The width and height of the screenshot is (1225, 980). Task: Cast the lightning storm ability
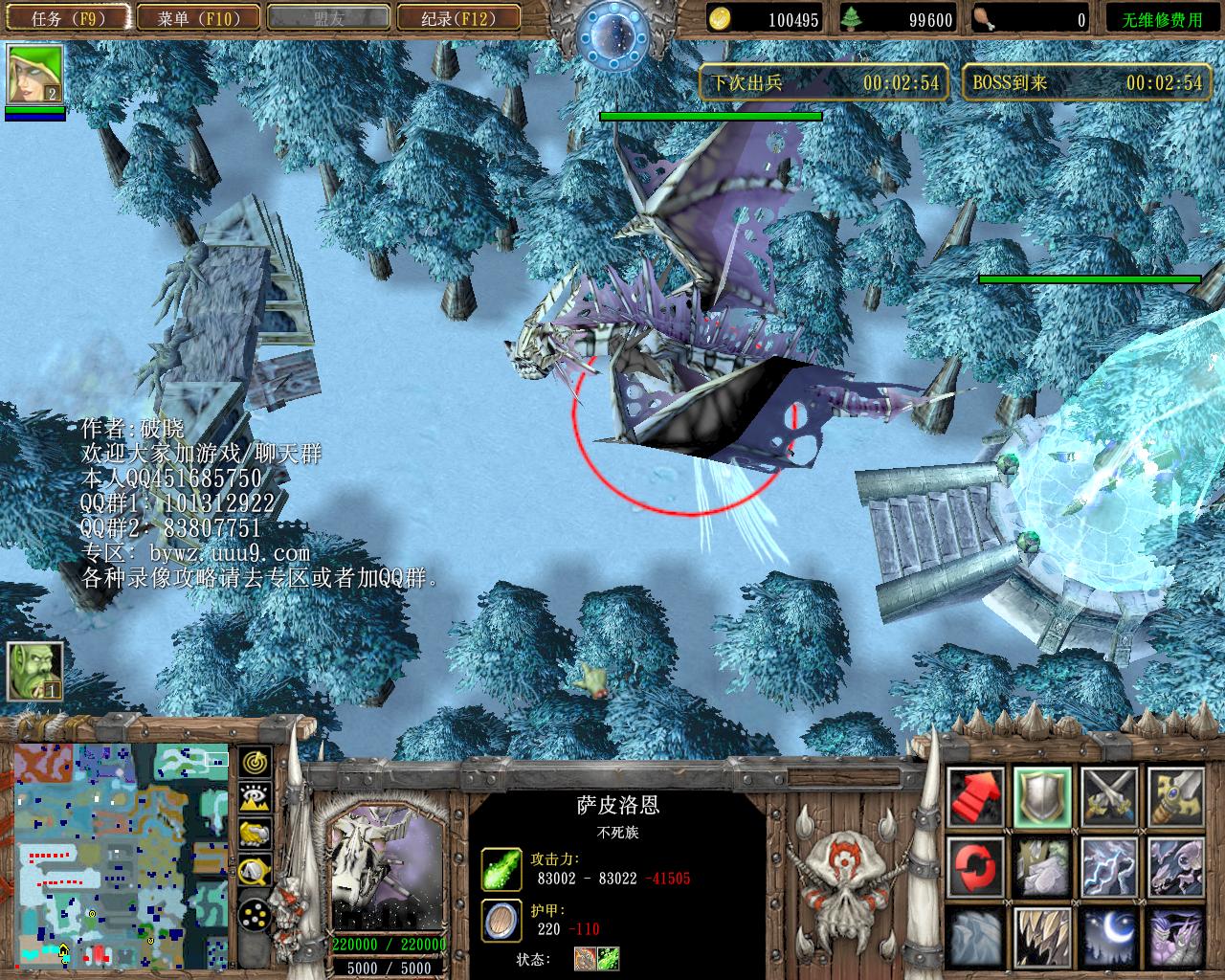[x=1109, y=866]
